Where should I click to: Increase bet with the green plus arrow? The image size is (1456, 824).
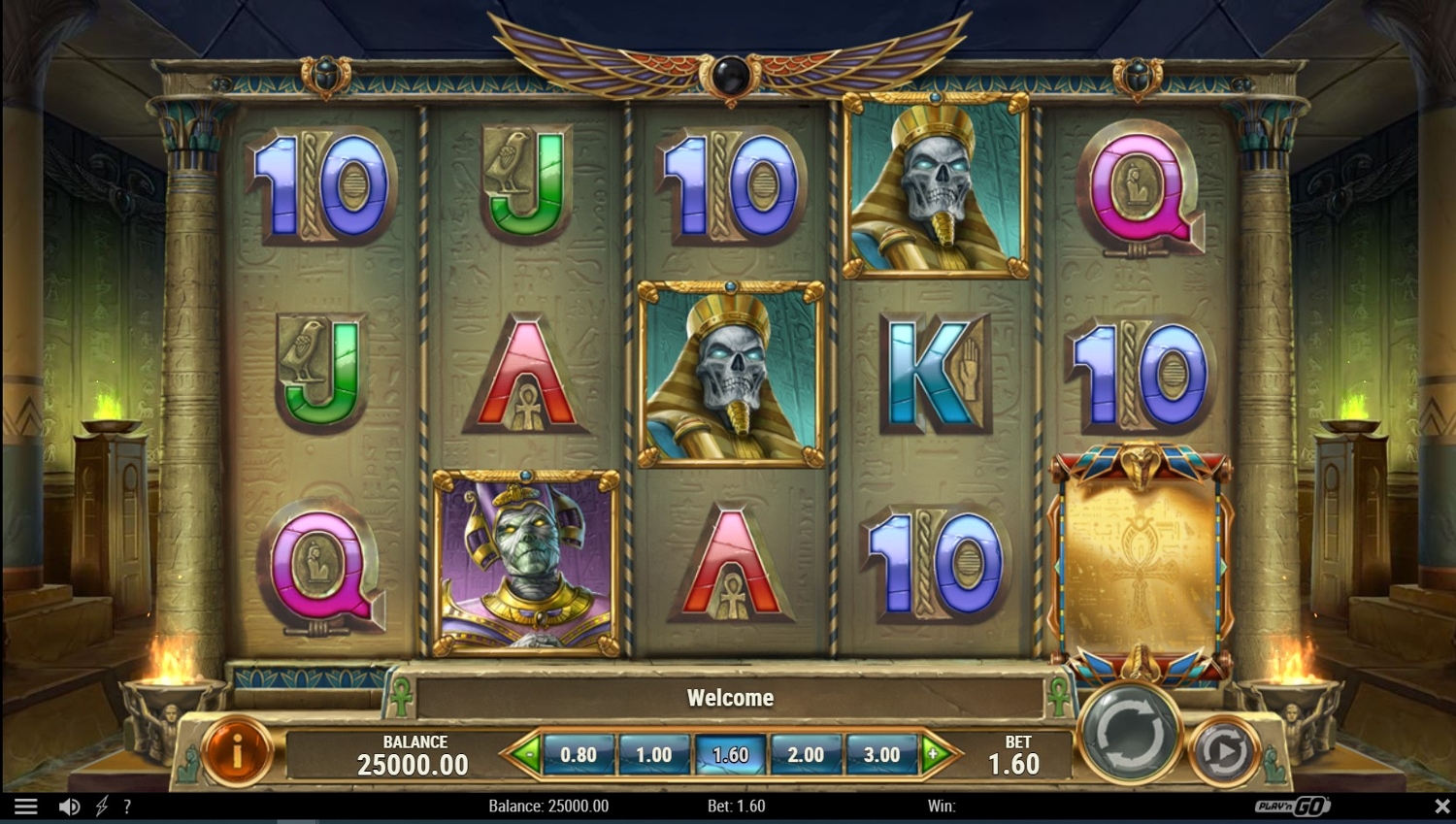pyautogui.click(x=935, y=753)
